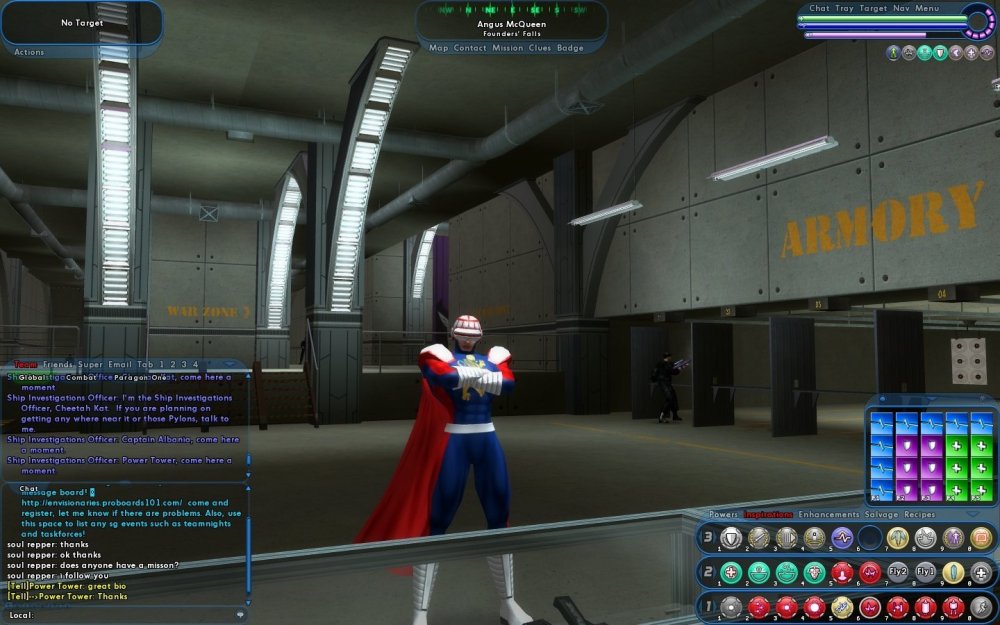Open the Clues window
The height and width of the screenshot is (625, 1000).
pyautogui.click(x=540, y=48)
